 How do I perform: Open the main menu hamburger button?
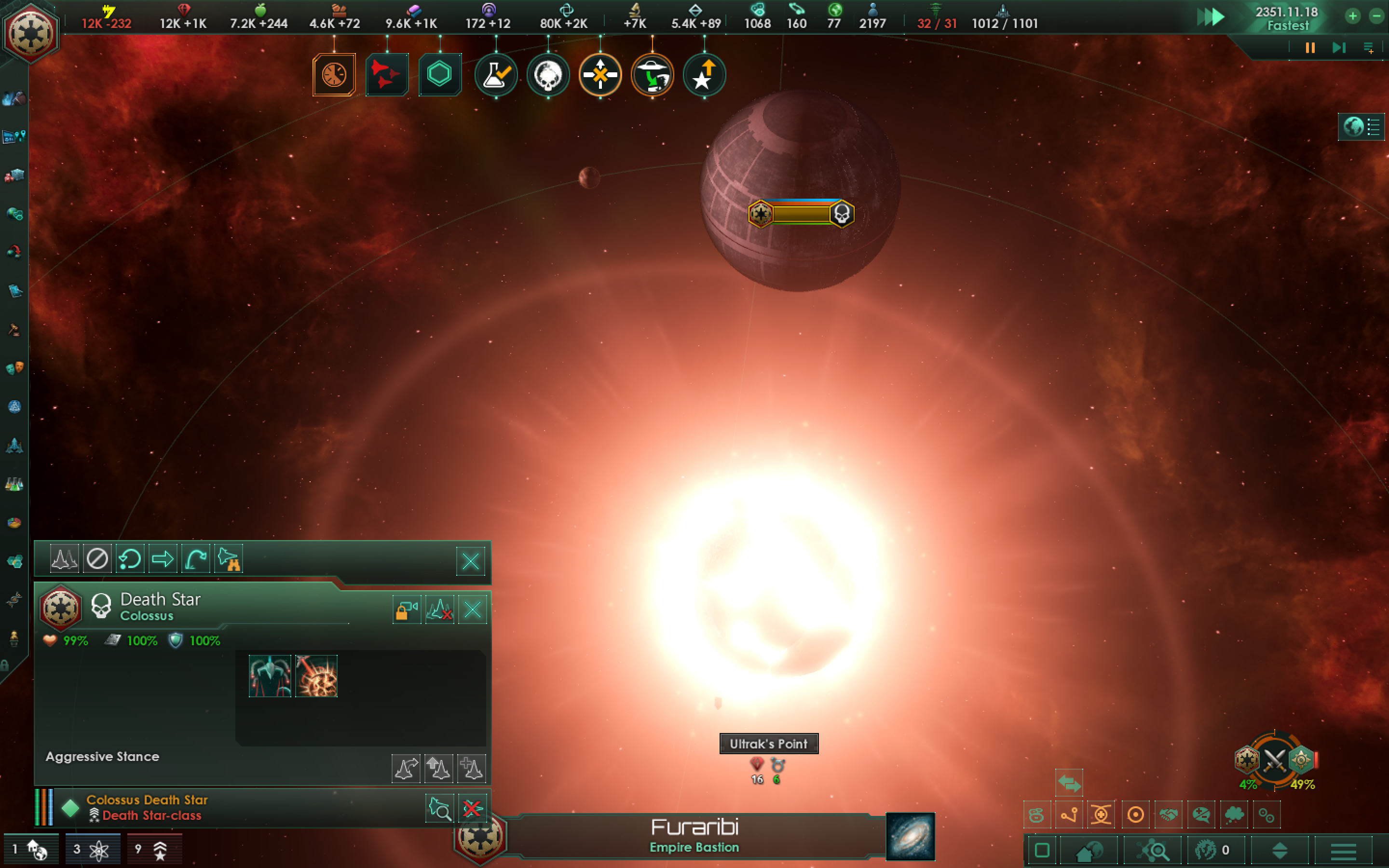(x=1343, y=851)
